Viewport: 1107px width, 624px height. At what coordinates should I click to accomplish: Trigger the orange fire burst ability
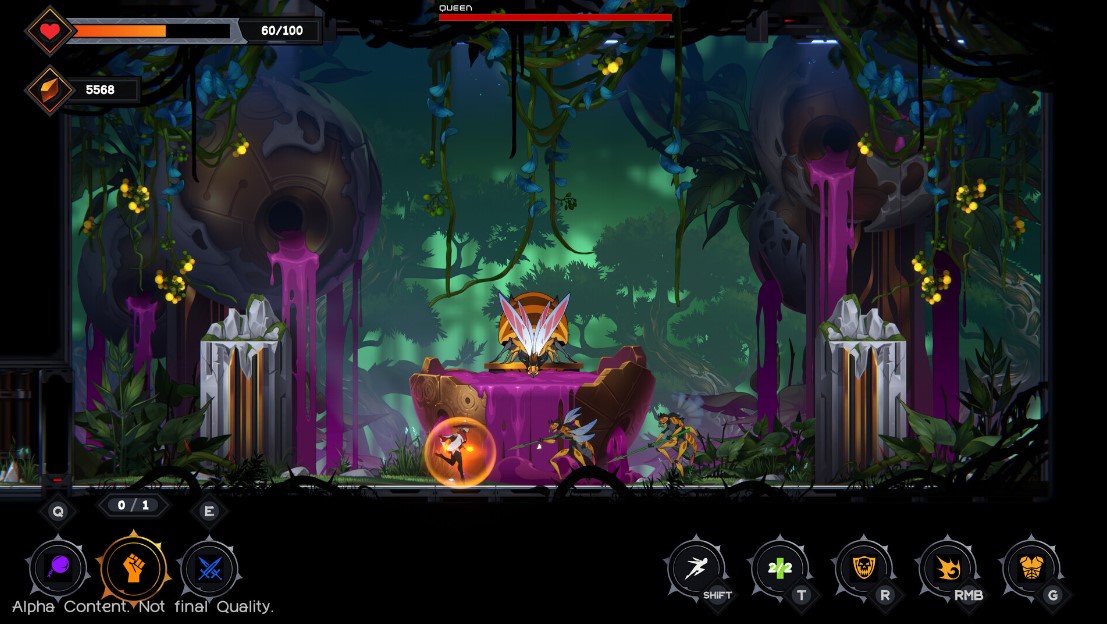coord(946,570)
